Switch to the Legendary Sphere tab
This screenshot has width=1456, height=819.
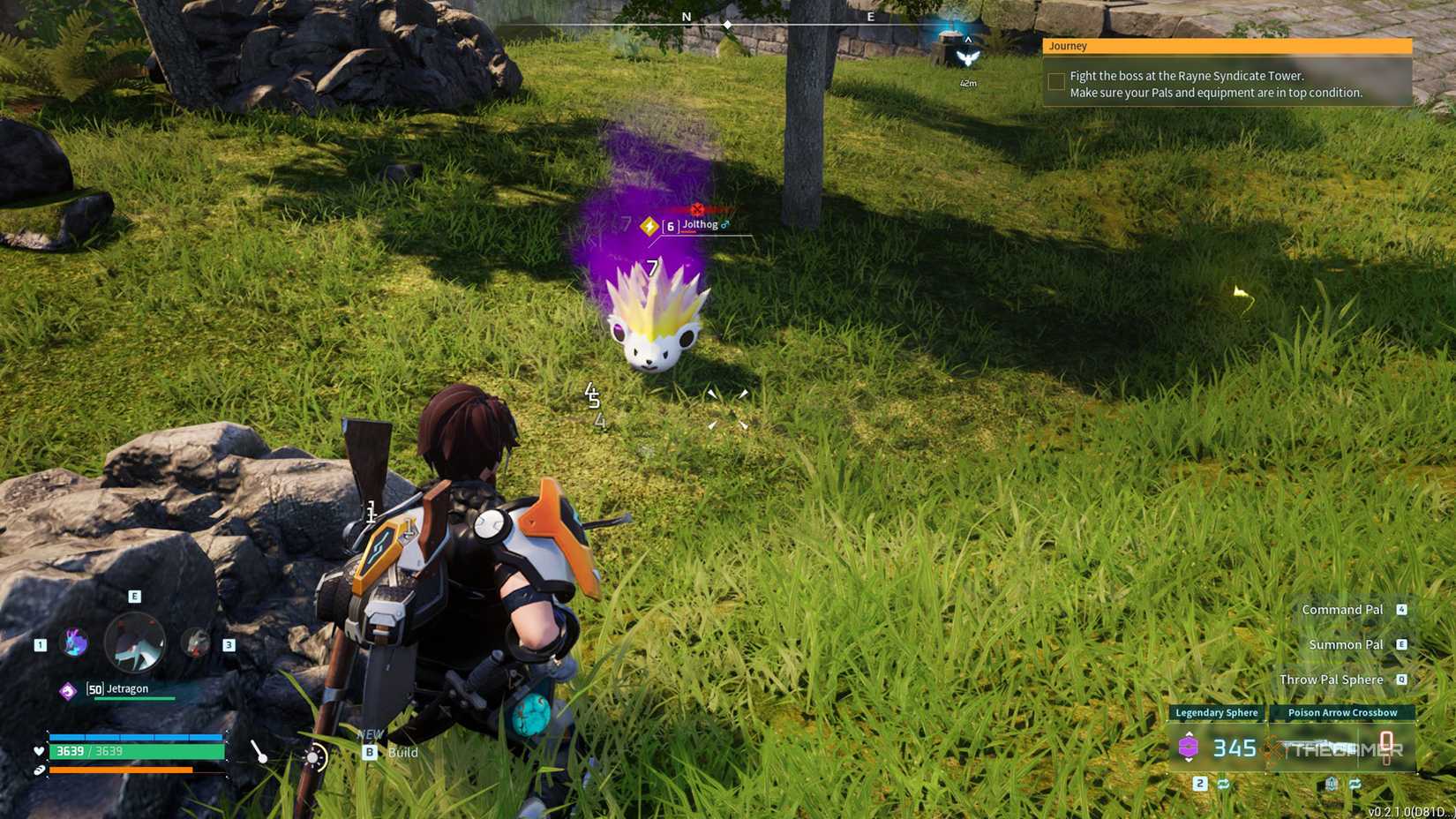tap(1215, 712)
